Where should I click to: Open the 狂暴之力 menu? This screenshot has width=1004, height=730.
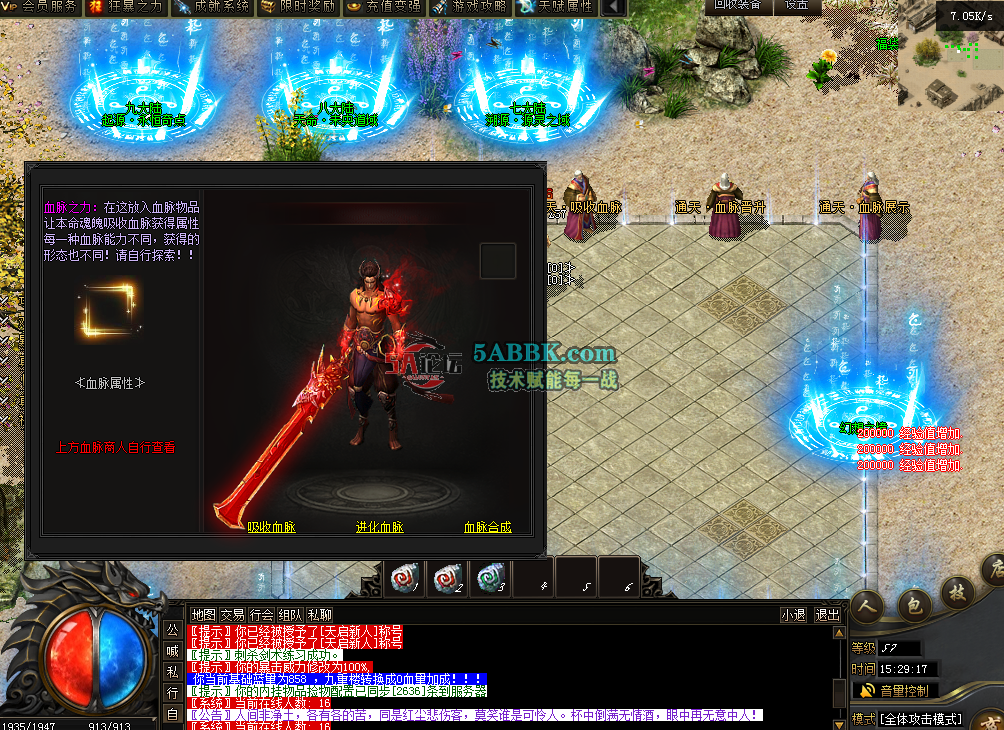click(126, 7)
